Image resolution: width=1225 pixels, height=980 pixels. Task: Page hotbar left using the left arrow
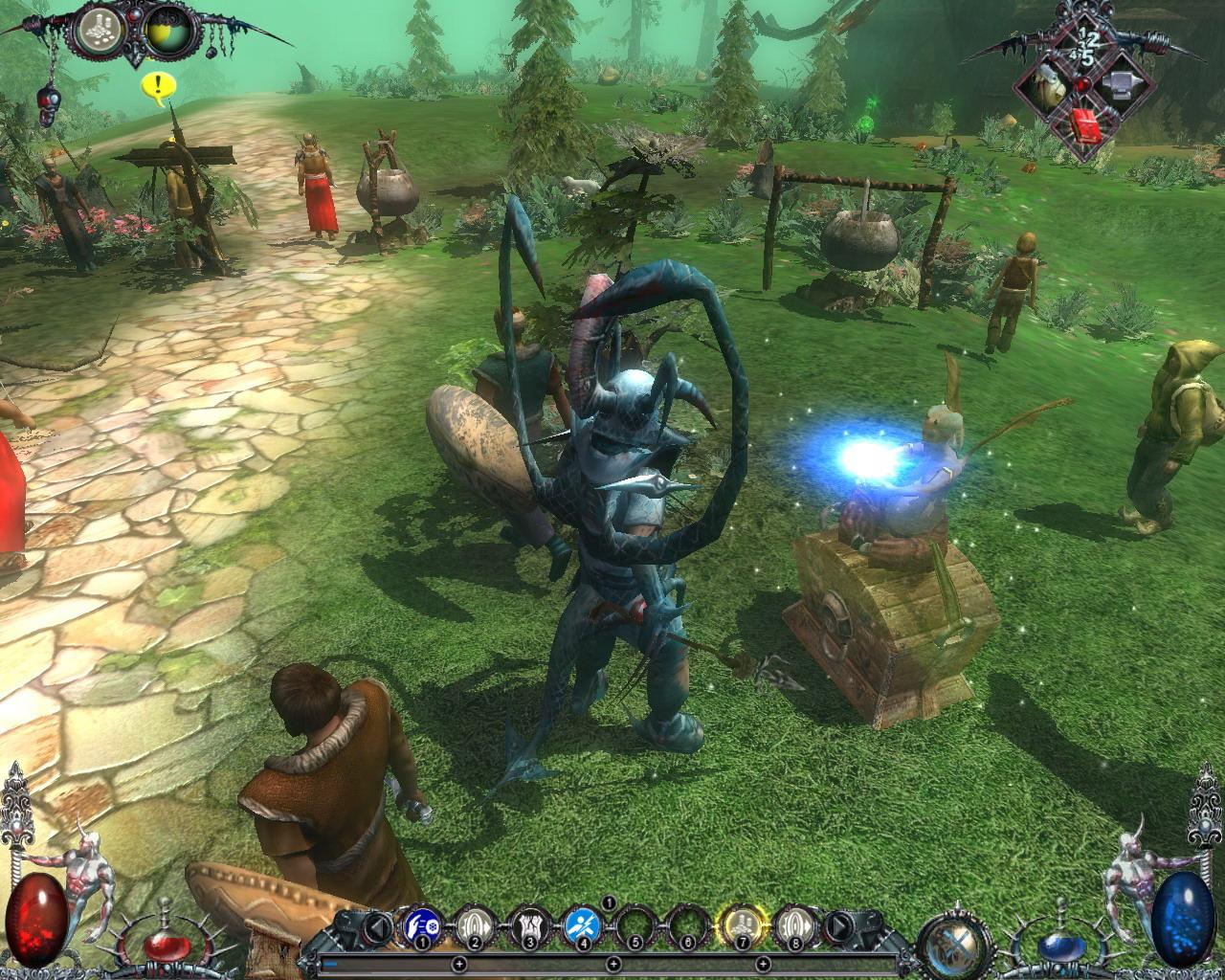click(375, 927)
